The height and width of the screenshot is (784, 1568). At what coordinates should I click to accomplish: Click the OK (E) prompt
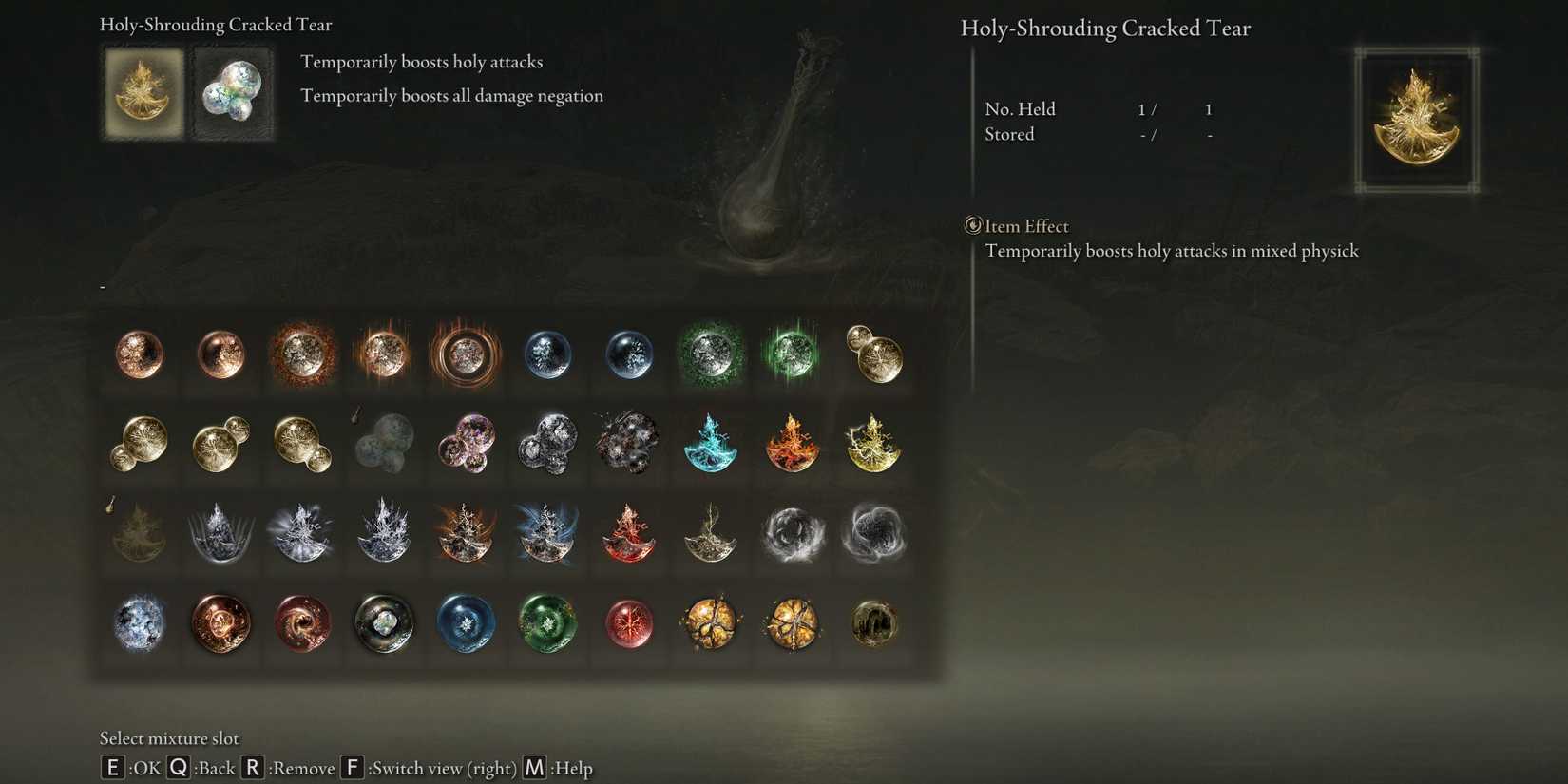point(111,768)
